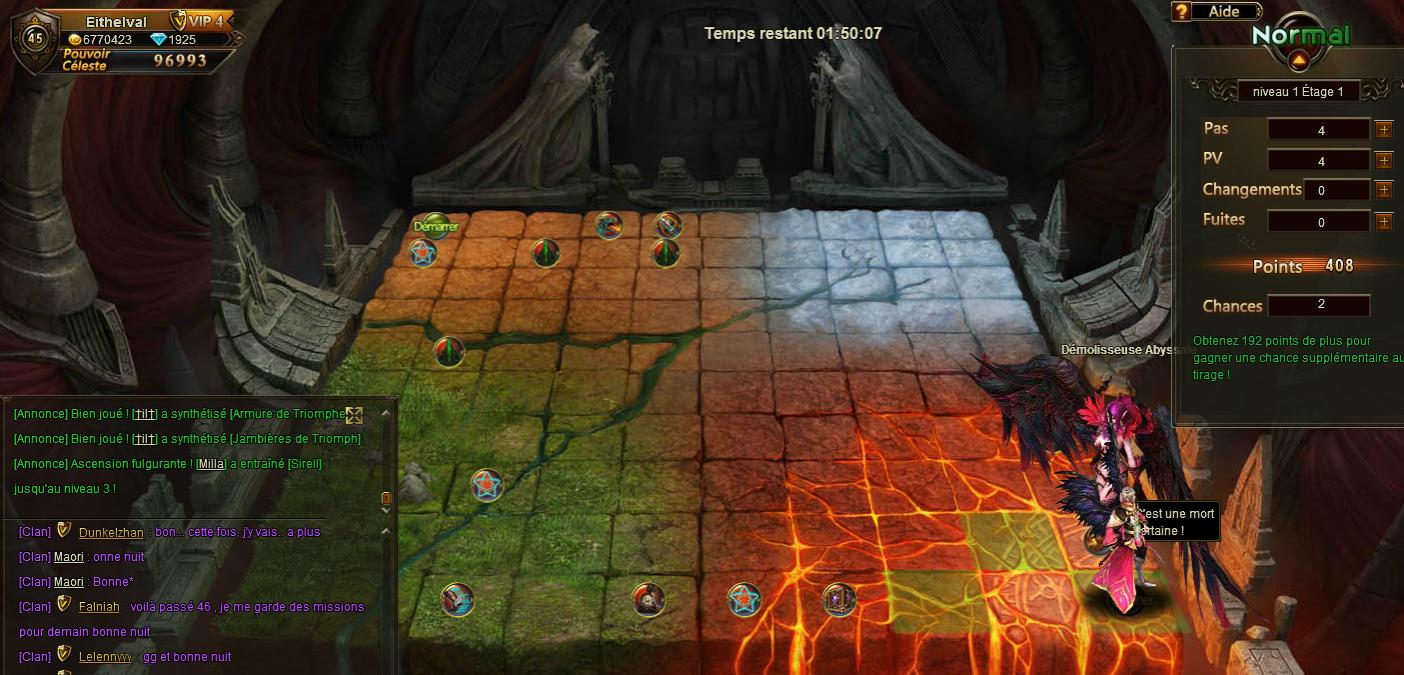Click the green Démarrer start button
This screenshot has height=675, width=1404.
(435, 226)
